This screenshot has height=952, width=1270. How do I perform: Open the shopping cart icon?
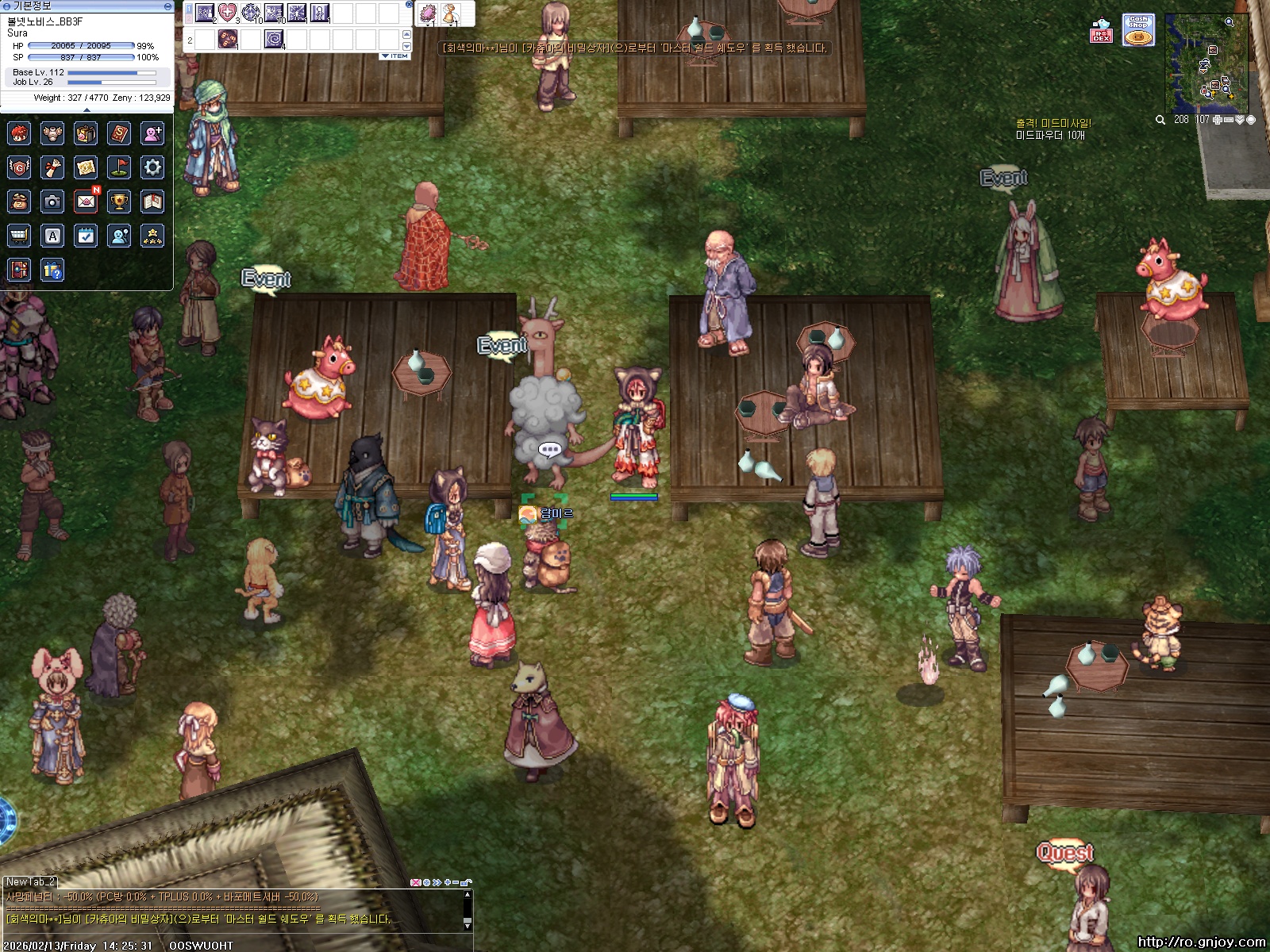click(x=19, y=236)
